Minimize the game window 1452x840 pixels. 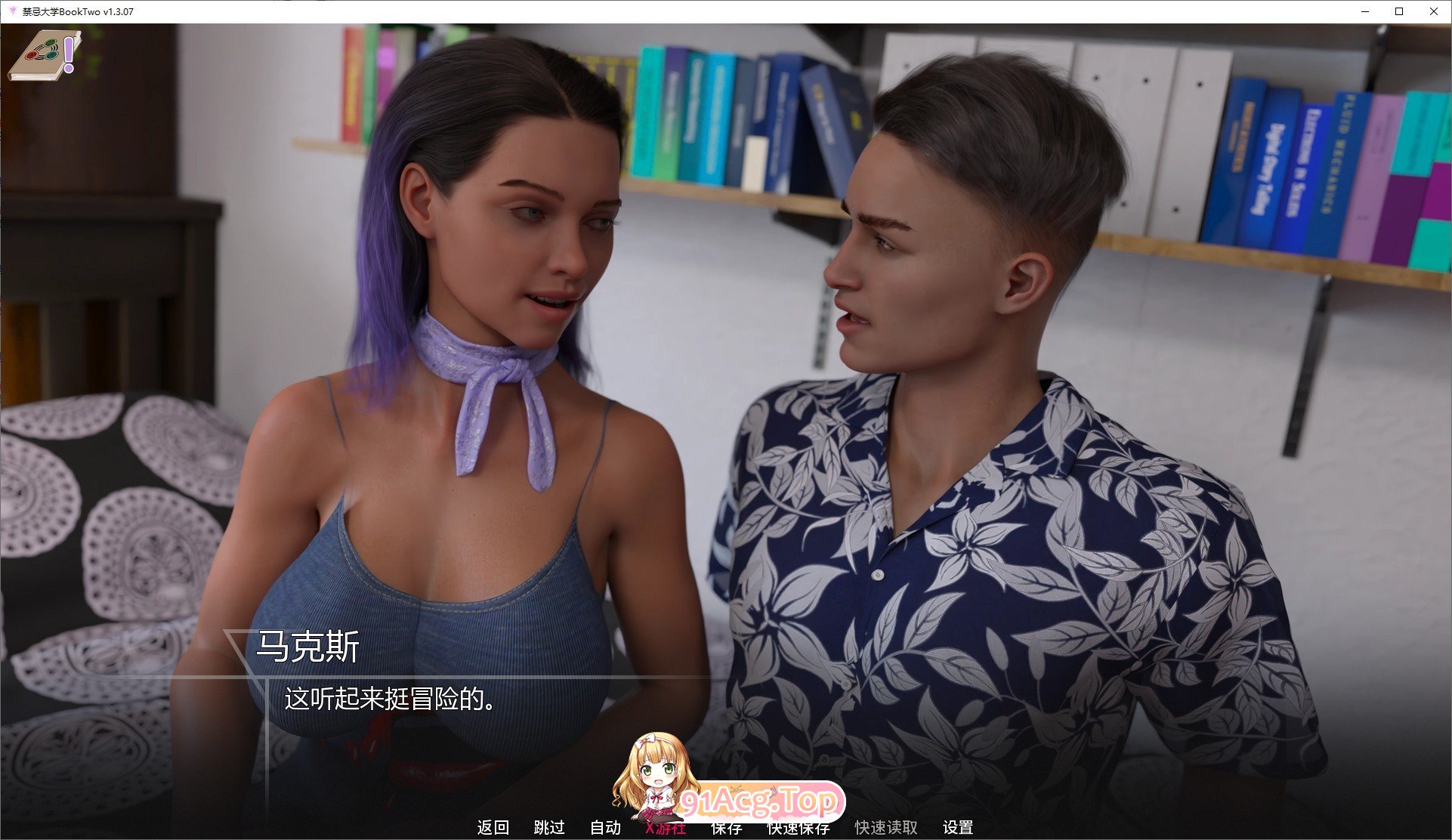click(x=1364, y=11)
